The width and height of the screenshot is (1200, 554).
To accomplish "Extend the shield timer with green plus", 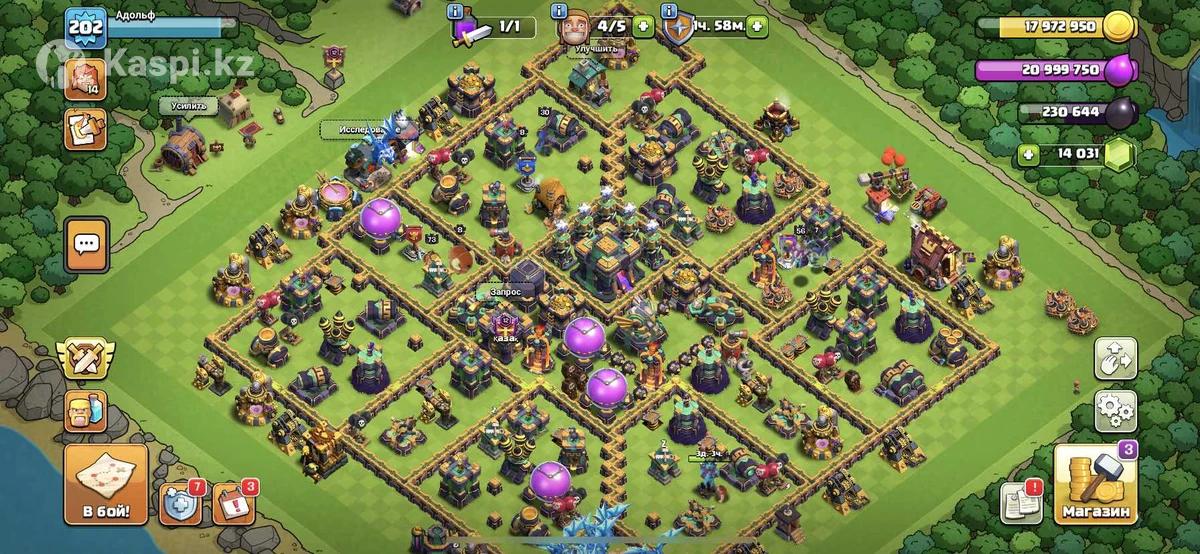I will pos(755,27).
